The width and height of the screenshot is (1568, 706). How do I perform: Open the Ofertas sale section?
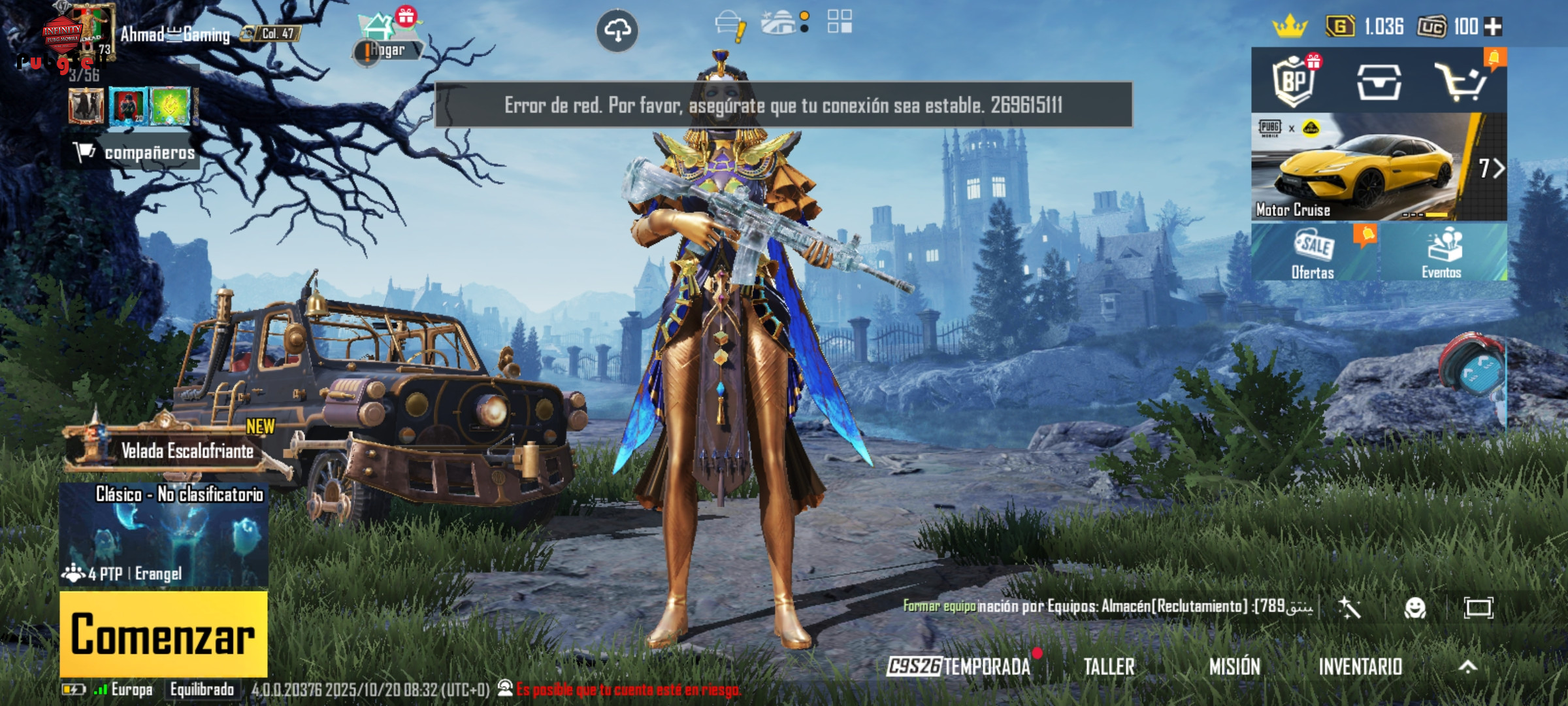pos(1314,253)
